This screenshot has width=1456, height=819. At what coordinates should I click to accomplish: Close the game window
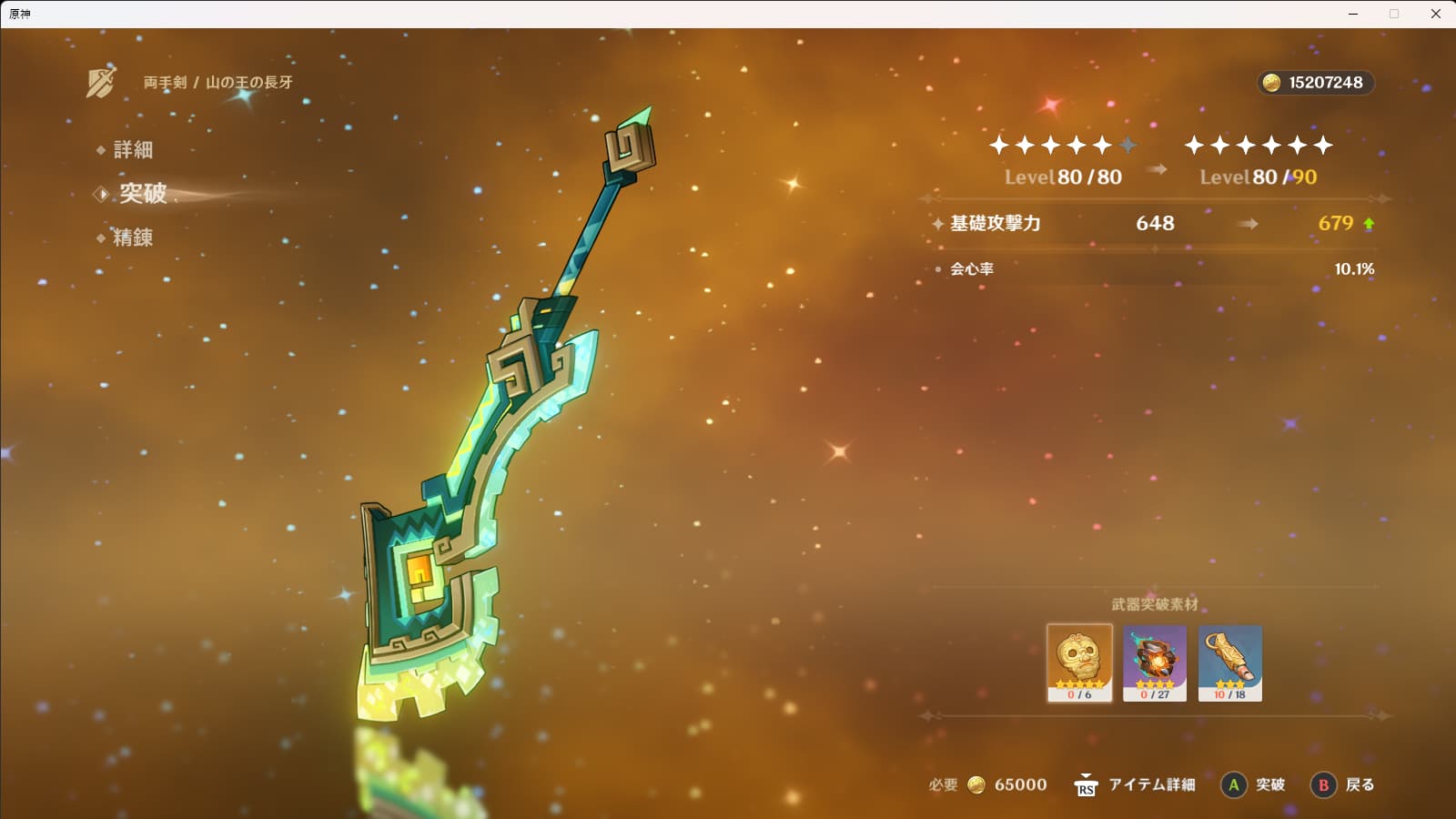tap(1435, 14)
